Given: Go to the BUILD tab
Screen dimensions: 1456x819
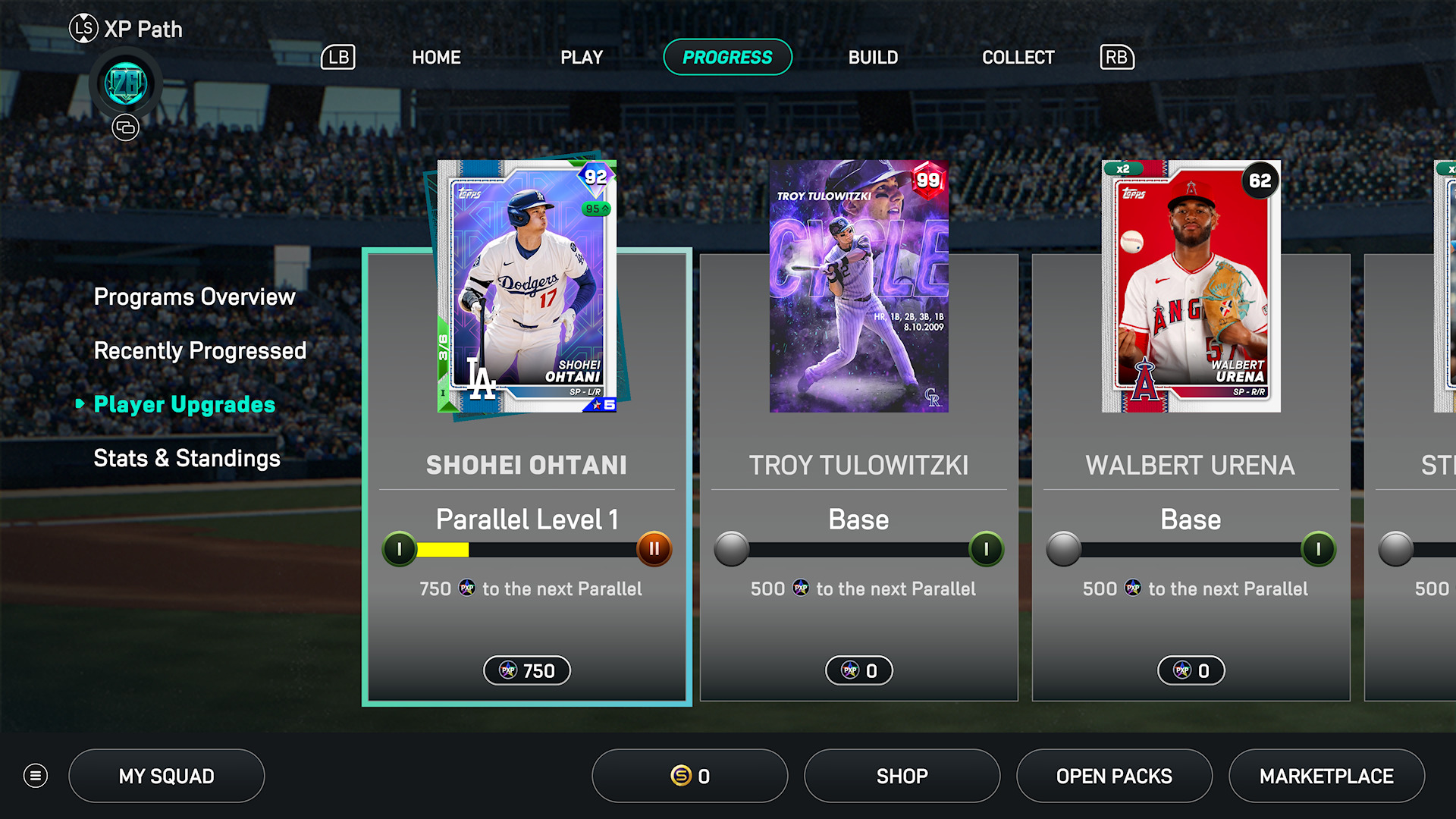Looking at the screenshot, I should tap(873, 58).
